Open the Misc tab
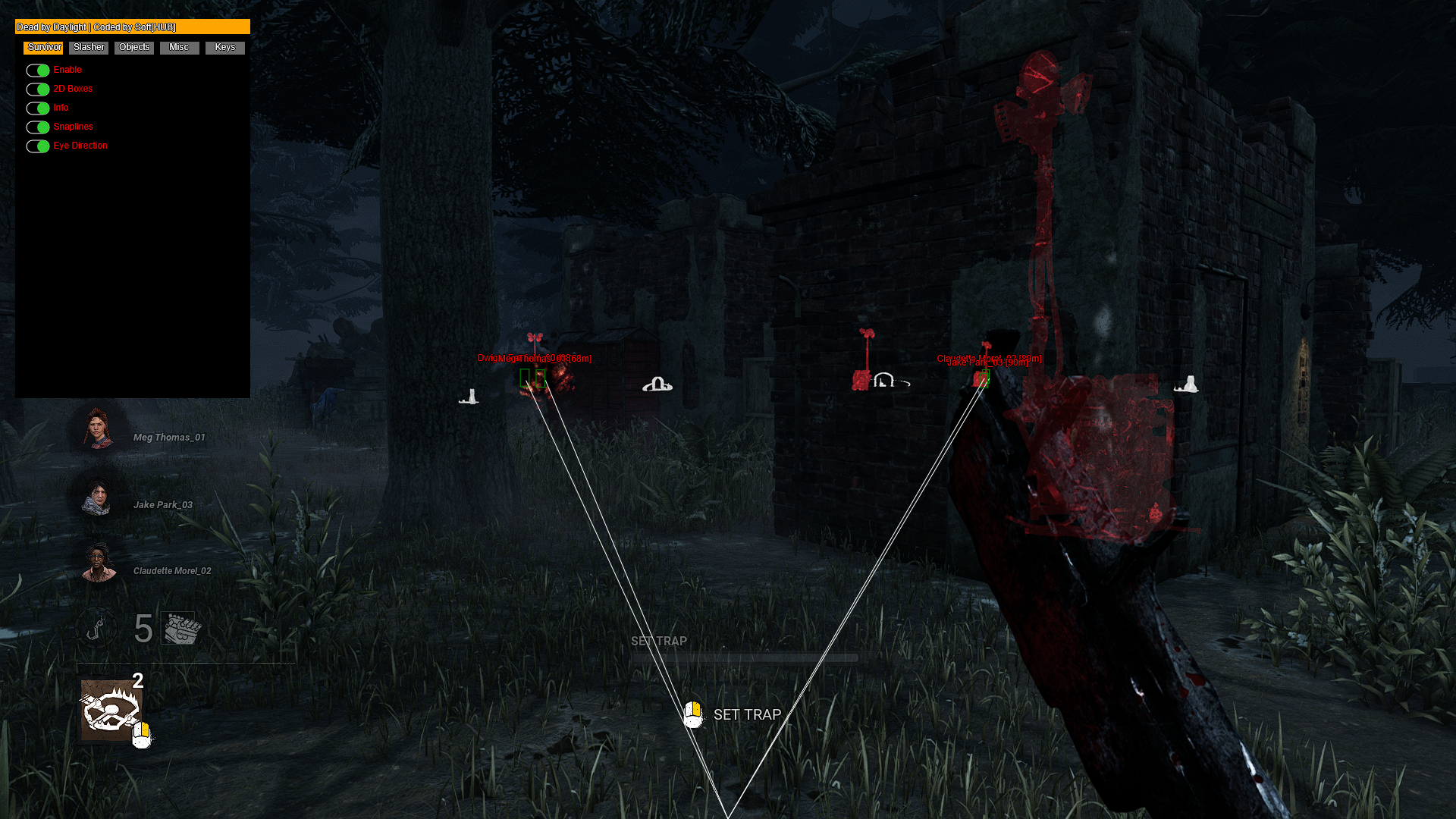This screenshot has width=1456, height=819. pyautogui.click(x=179, y=47)
